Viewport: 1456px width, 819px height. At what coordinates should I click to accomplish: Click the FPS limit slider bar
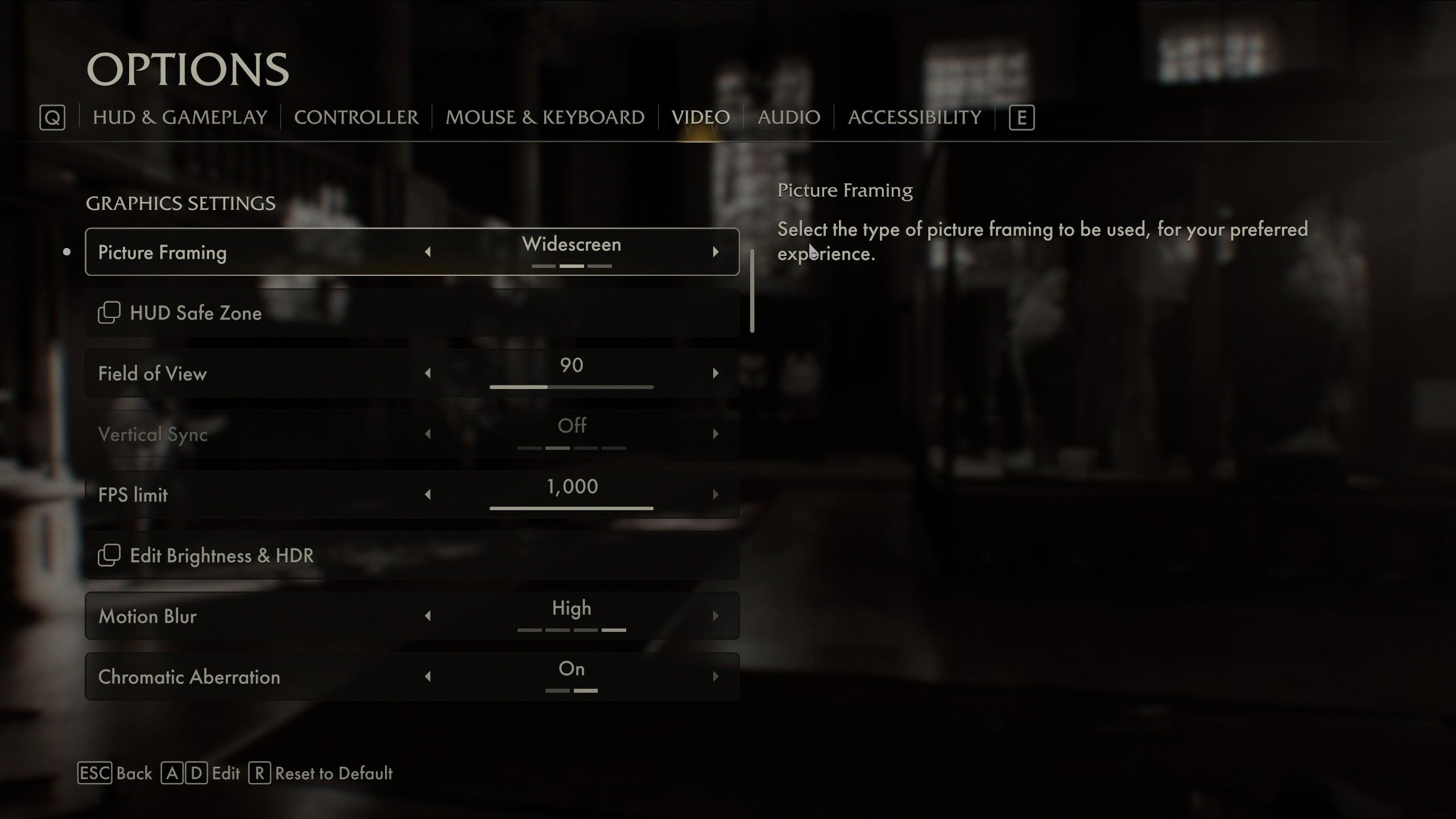tap(571, 508)
